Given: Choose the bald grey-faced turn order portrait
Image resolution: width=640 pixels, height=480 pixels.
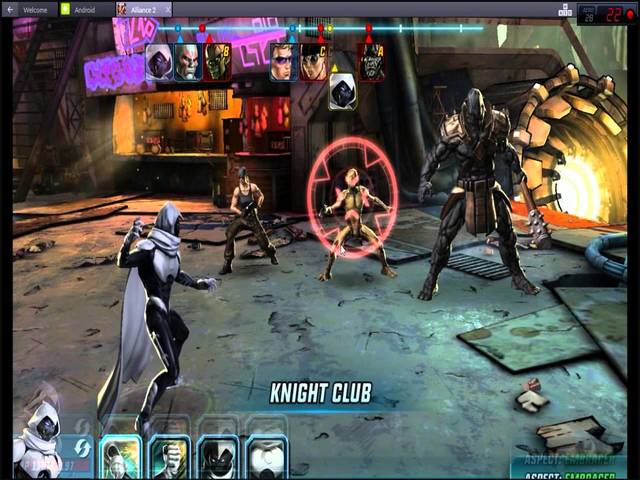Looking at the screenshot, I should (x=188, y=62).
